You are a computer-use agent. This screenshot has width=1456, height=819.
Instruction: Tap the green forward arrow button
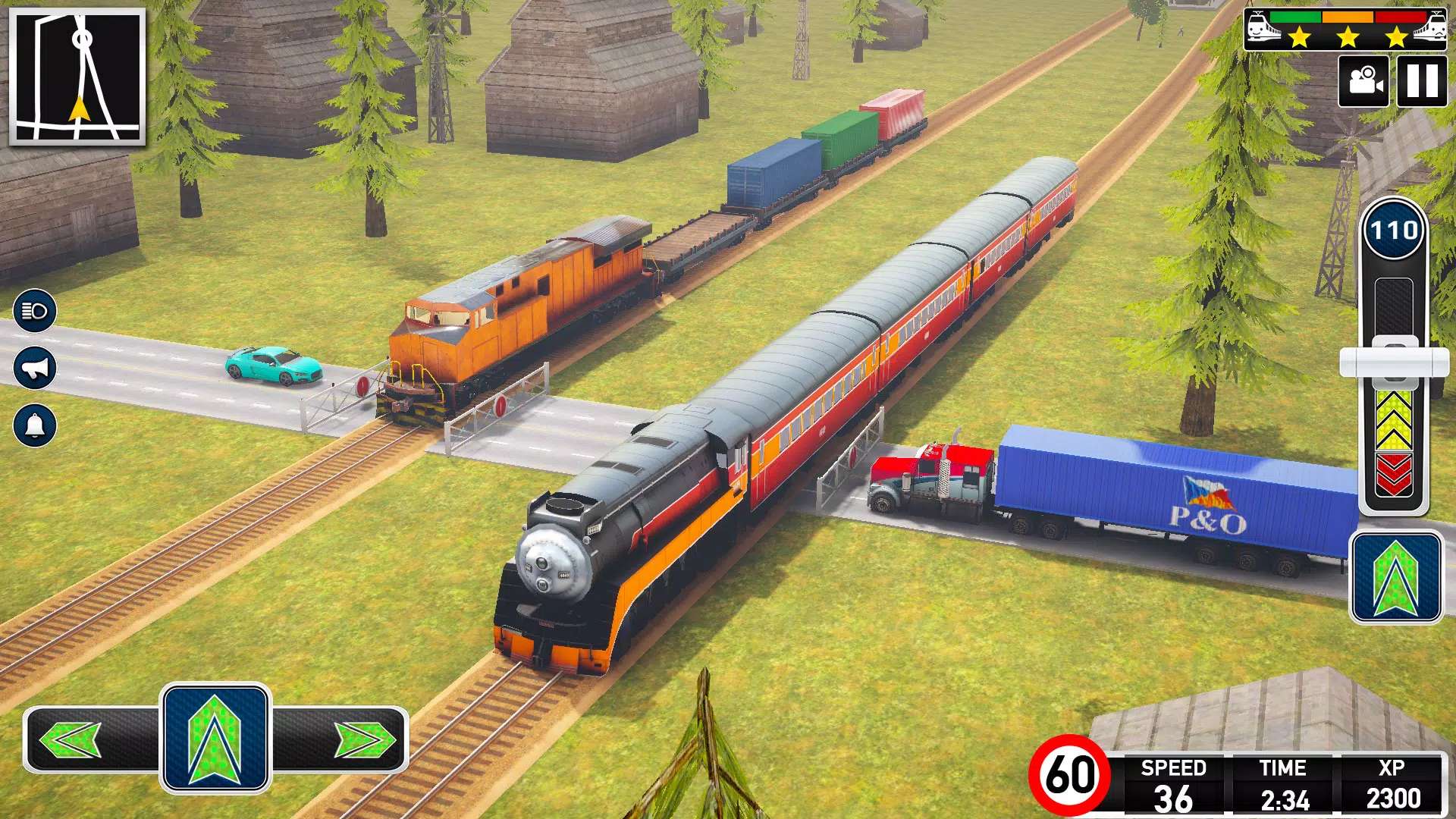(x=1395, y=578)
